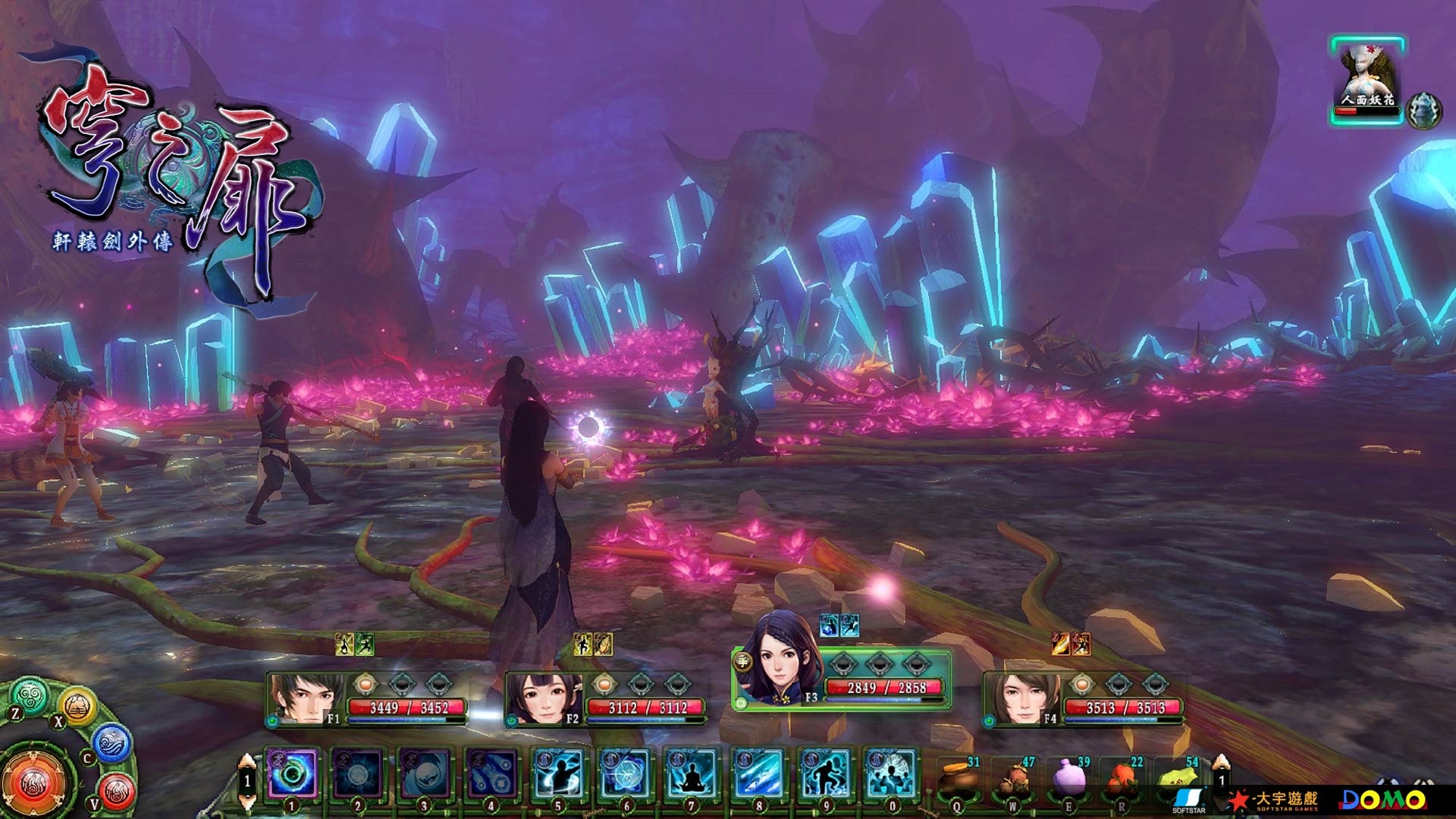This screenshot has height=819, width=1456.
Task: Click the skill bar page up arrow
Action: 247,761
